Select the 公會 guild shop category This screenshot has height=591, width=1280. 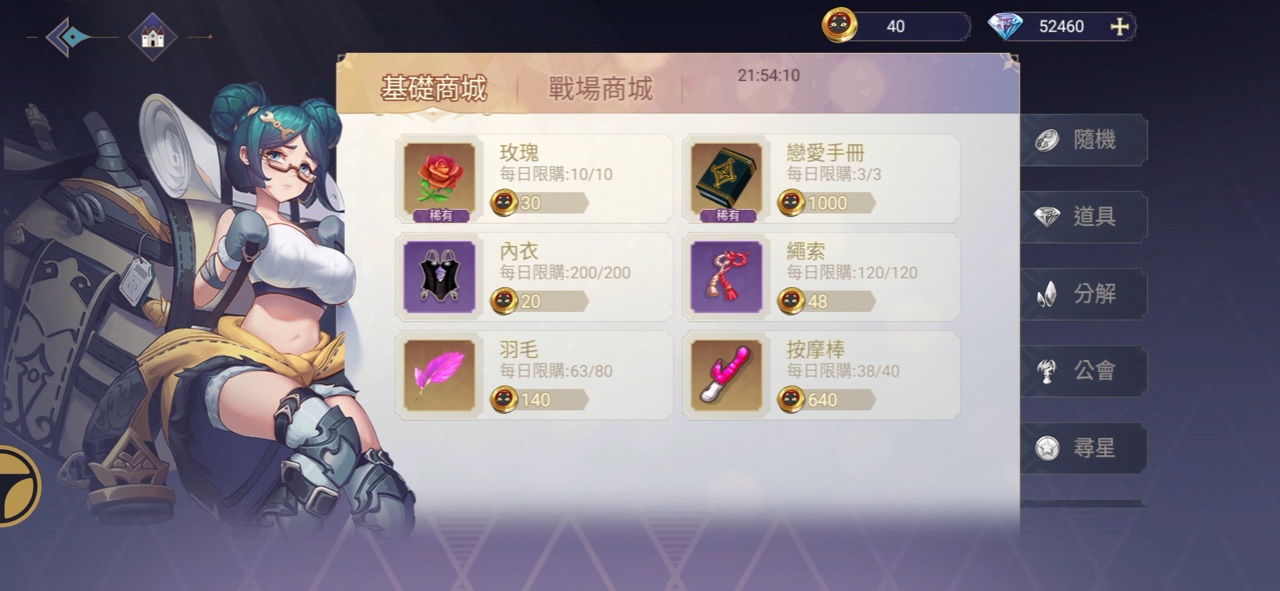click(1084, 371)
